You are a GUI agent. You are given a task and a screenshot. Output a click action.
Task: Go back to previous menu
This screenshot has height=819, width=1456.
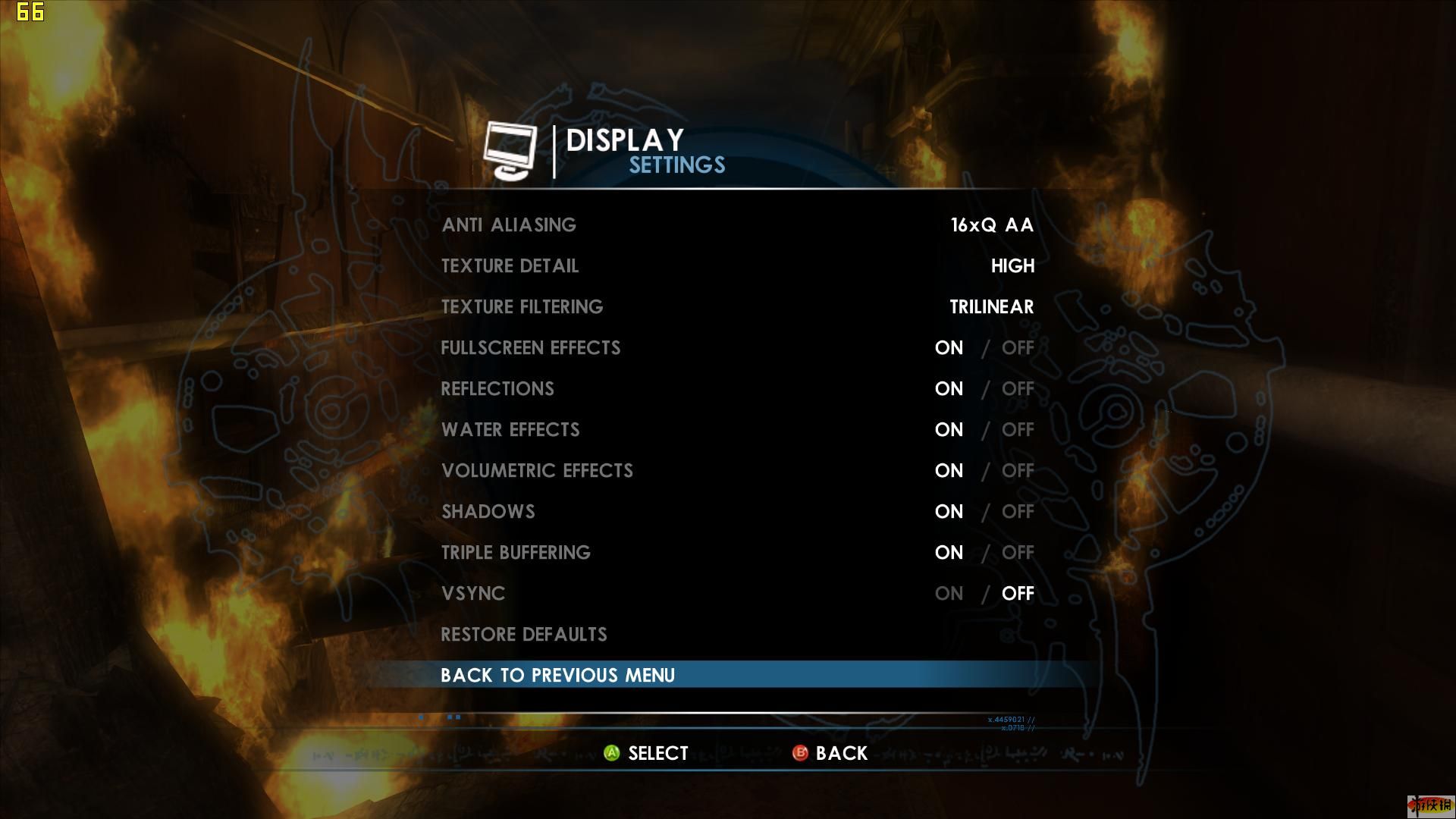[557, 676]
